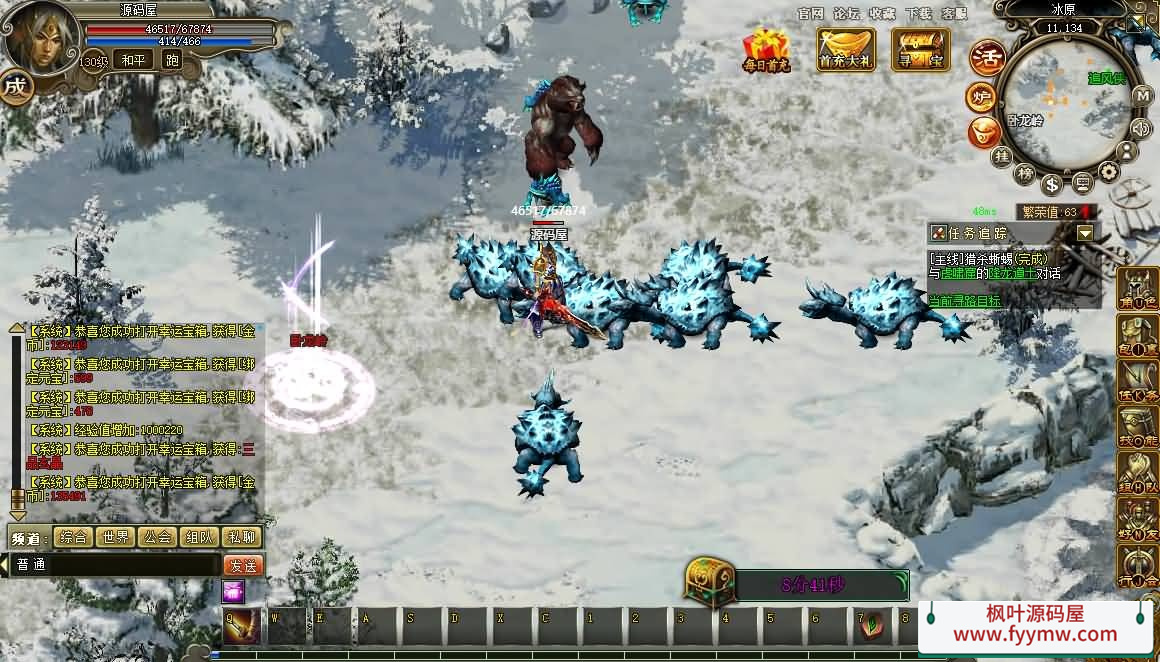Open the world map with the M button
The width and height of the screenshot is (1160, 662).
1142,96
